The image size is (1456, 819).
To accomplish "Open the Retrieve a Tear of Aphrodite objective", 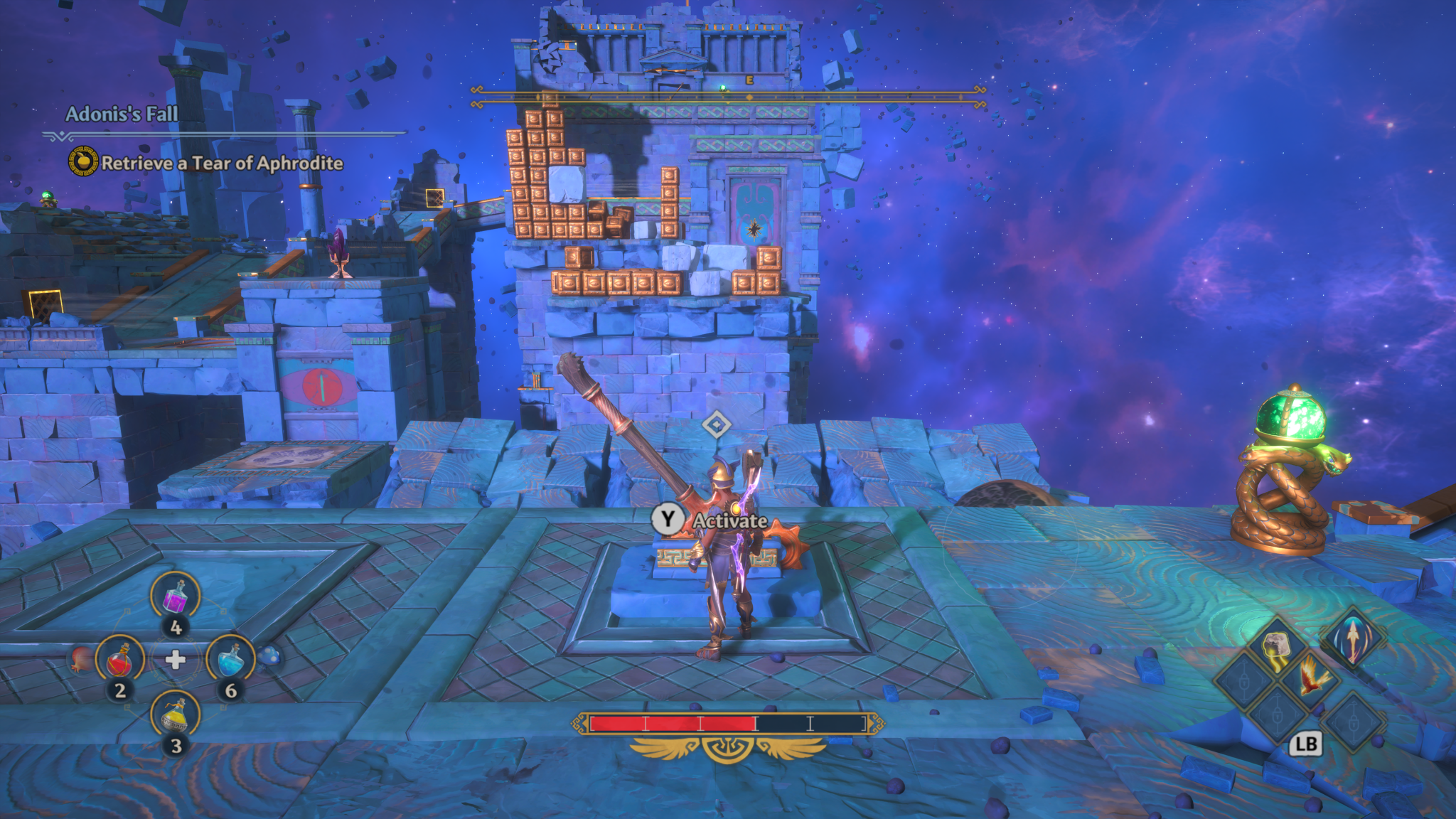I will 221,163.
